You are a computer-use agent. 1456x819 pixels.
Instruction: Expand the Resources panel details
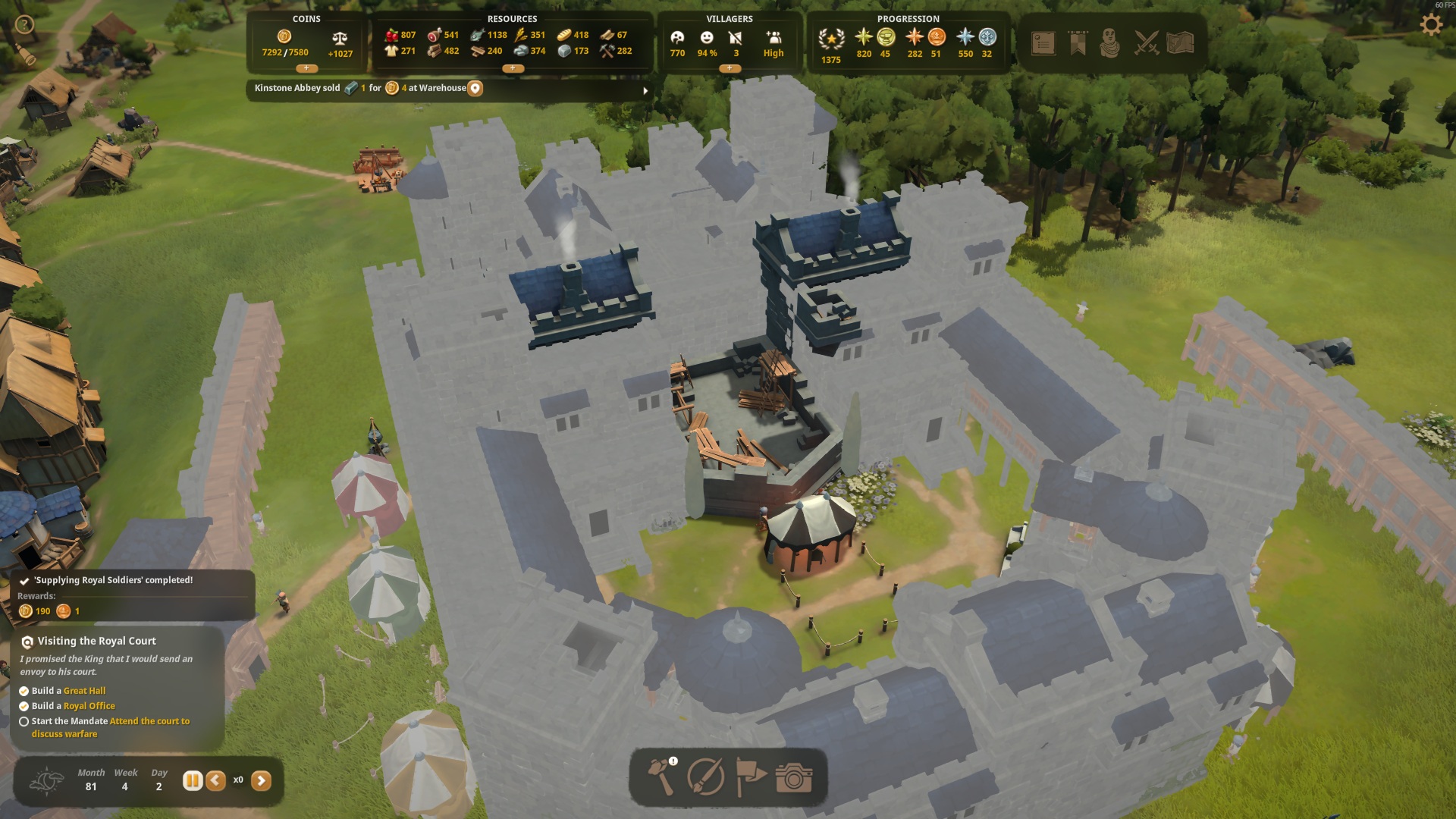(513, 68)
